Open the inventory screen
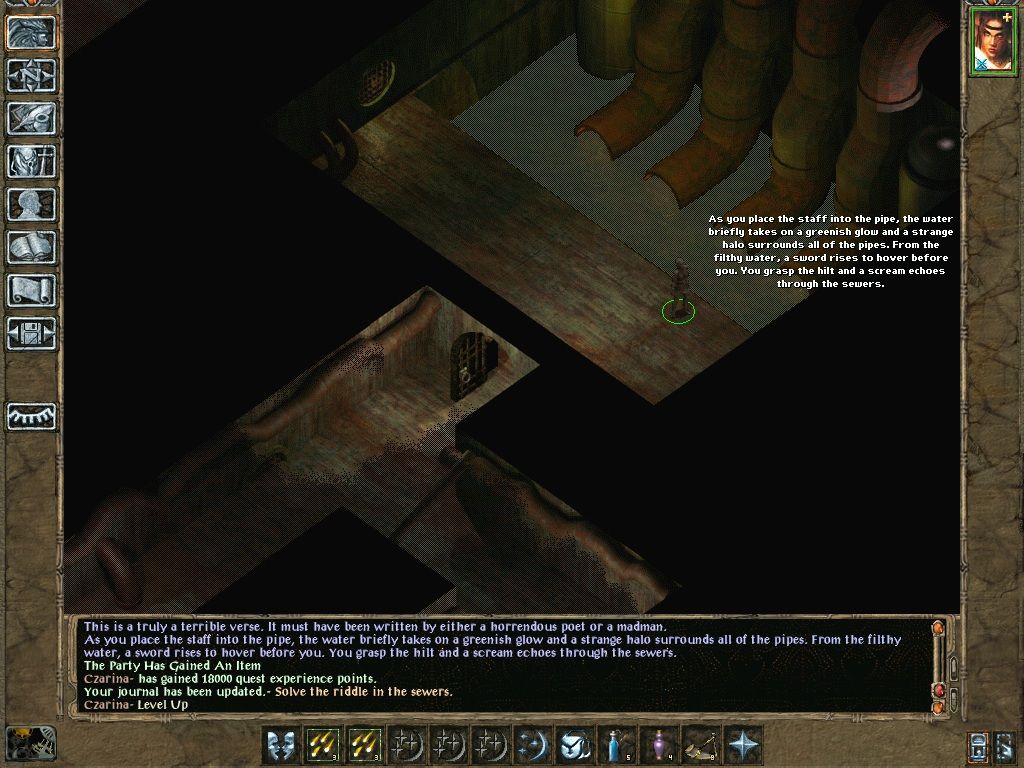This screenshot has width=1024, height=768. (31, 162)
